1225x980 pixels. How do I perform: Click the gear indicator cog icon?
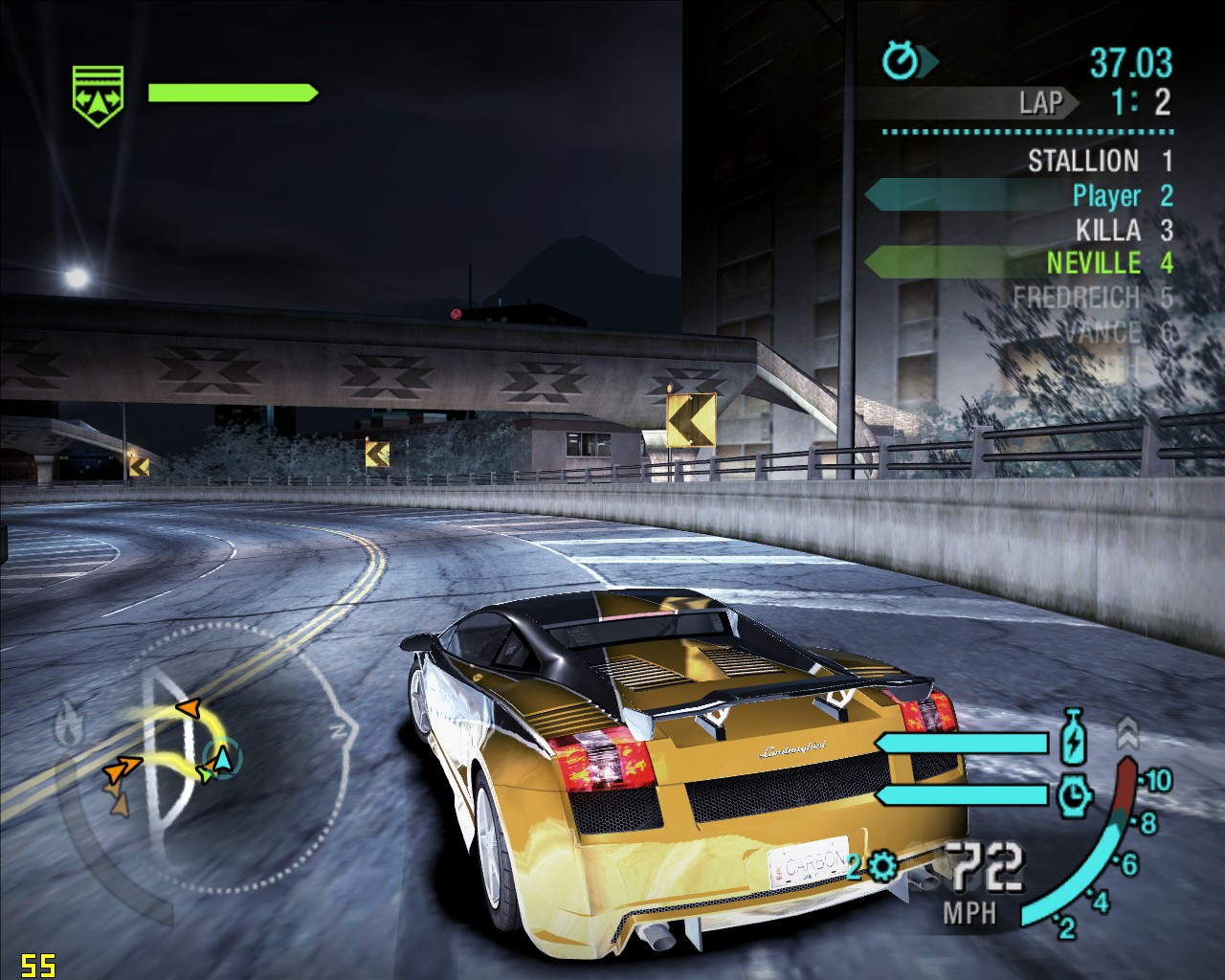coord(880,867)
